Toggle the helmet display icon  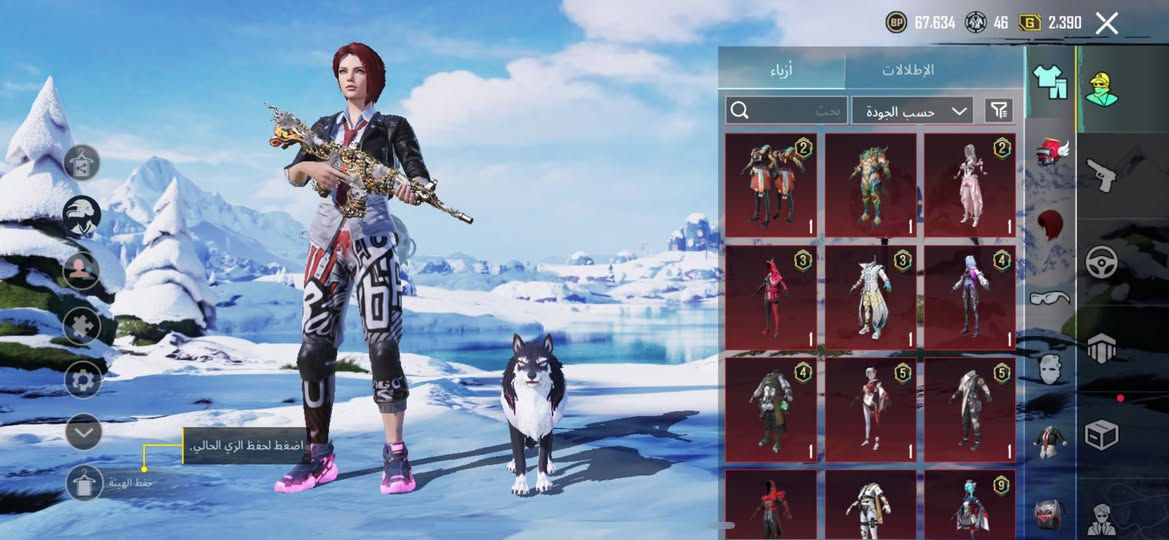point(82,214)
